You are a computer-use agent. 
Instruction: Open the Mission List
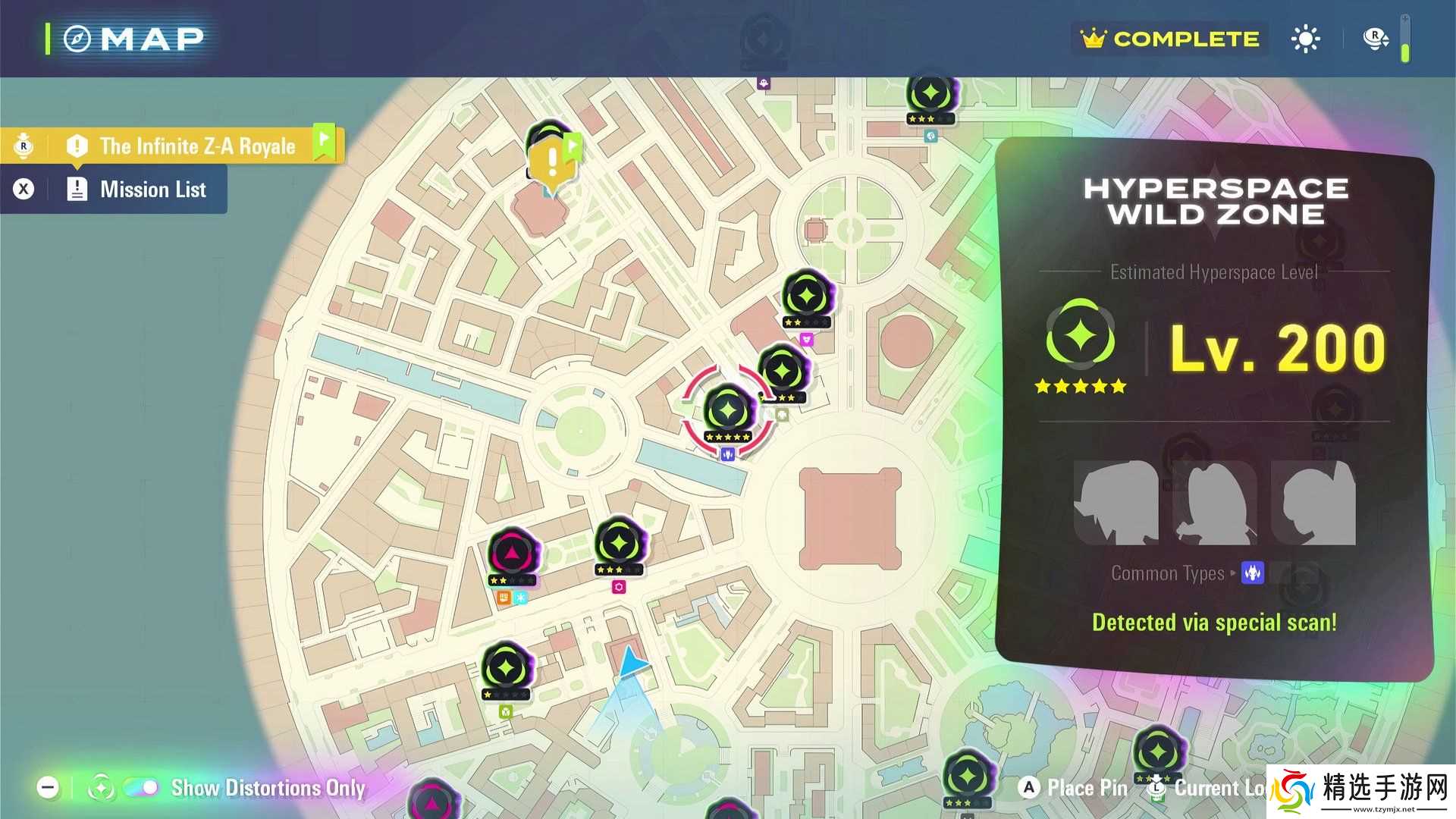tap(152, 190)
